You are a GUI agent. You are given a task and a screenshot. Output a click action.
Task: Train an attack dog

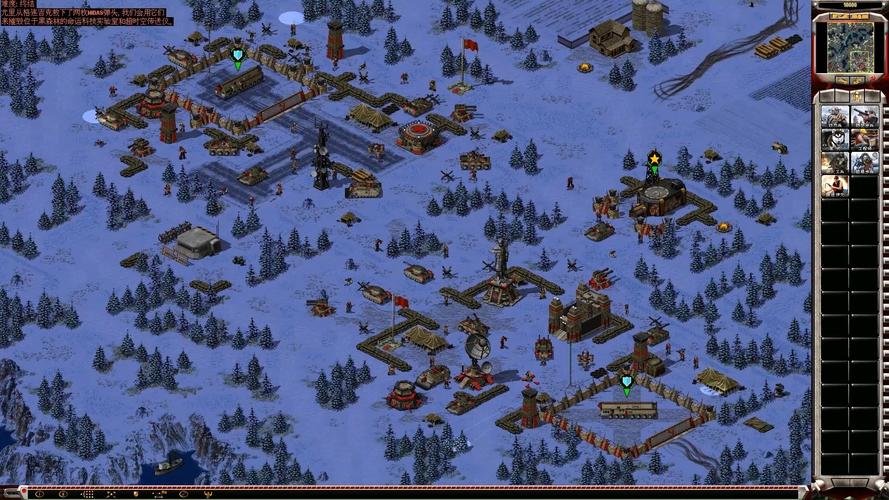click(x=835, y=139)
